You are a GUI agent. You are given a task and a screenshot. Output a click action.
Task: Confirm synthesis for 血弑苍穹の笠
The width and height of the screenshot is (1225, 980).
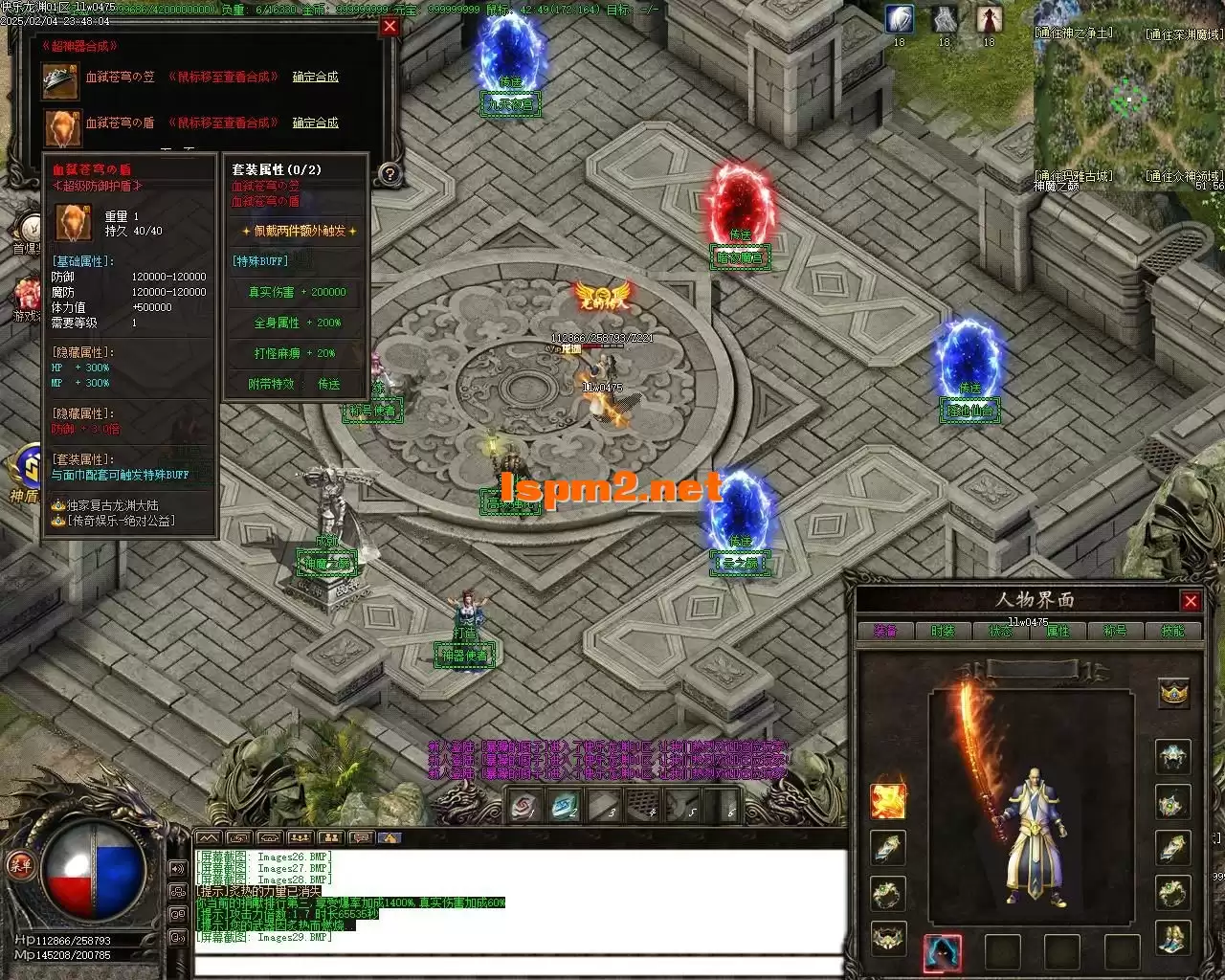pos(315,77)
